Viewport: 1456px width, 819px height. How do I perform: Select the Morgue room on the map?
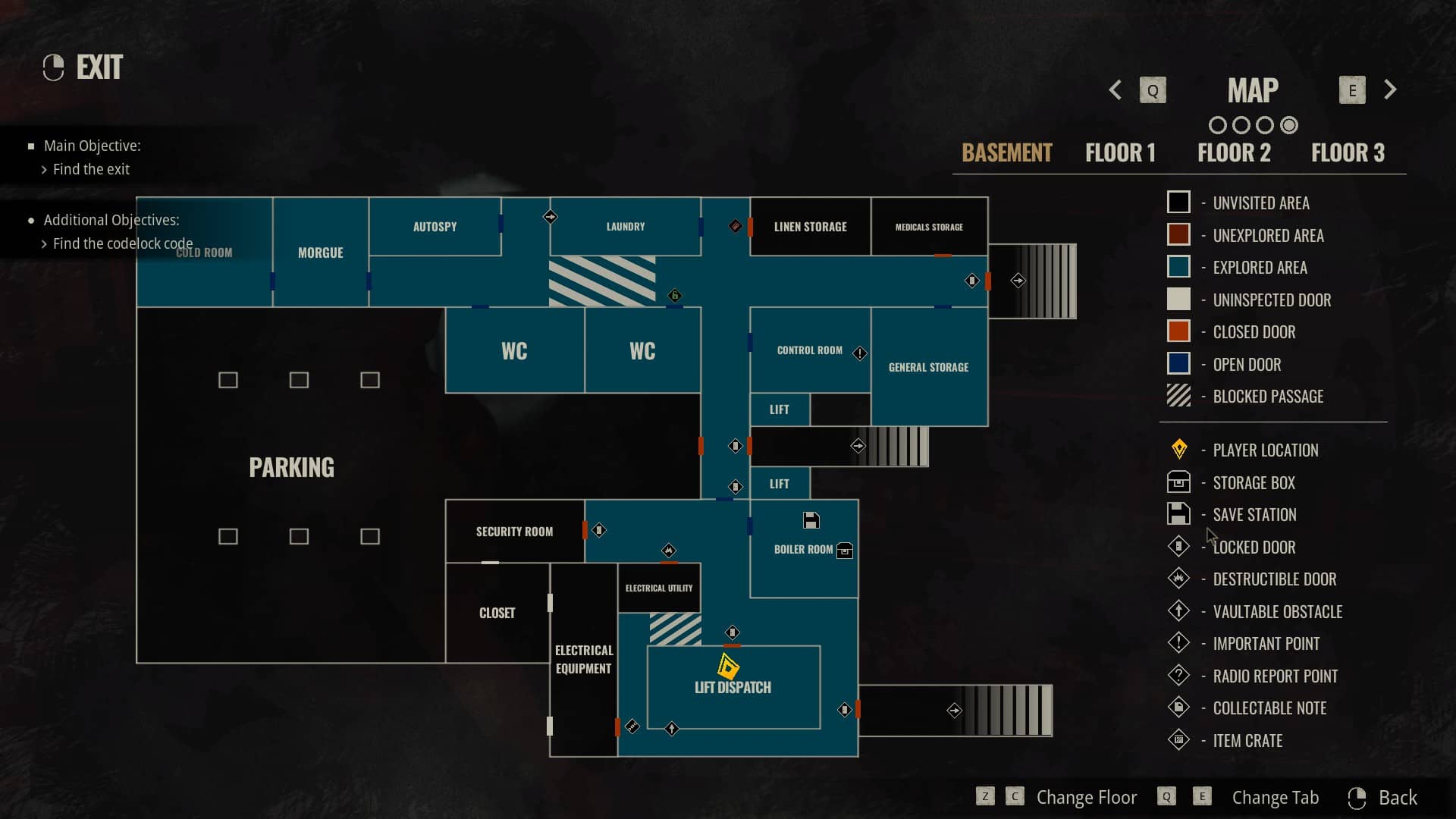pos(320,253)
